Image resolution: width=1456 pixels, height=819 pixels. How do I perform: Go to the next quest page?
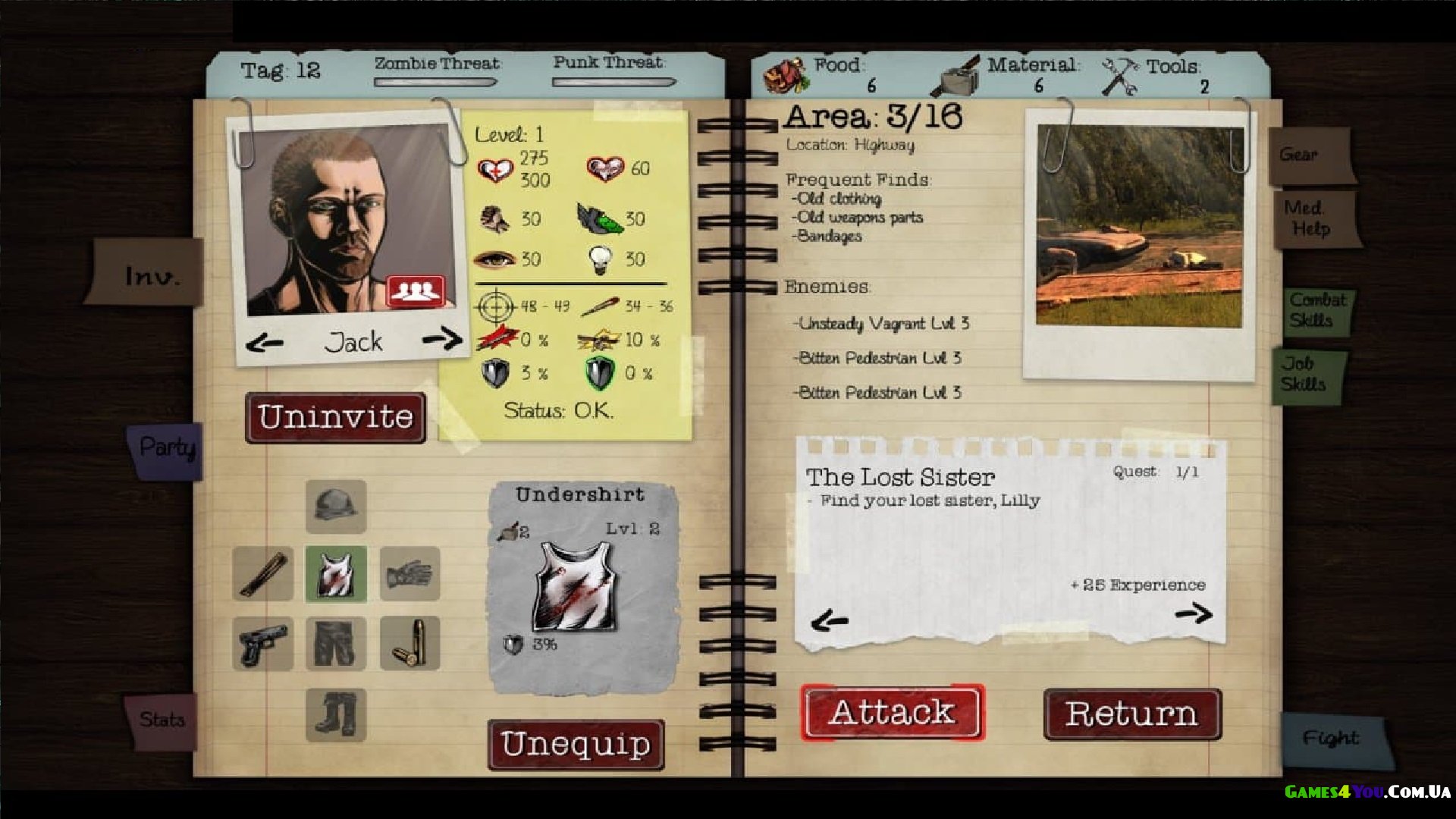pos(1194,613)
